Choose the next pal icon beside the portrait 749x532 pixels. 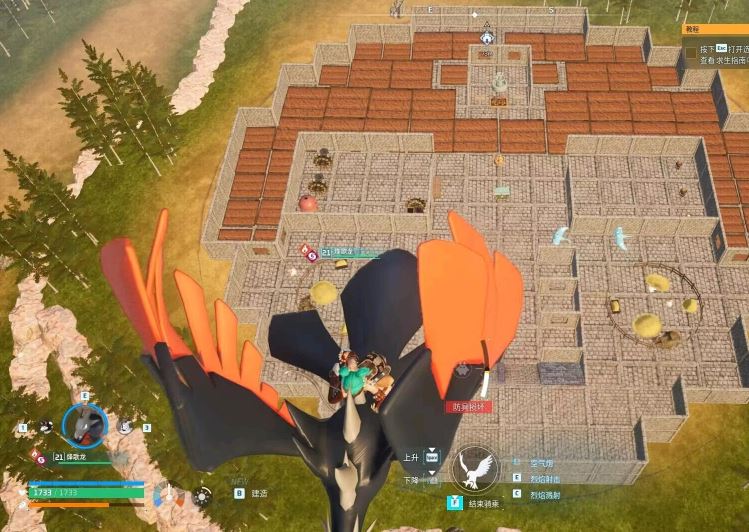coord(125,426)
